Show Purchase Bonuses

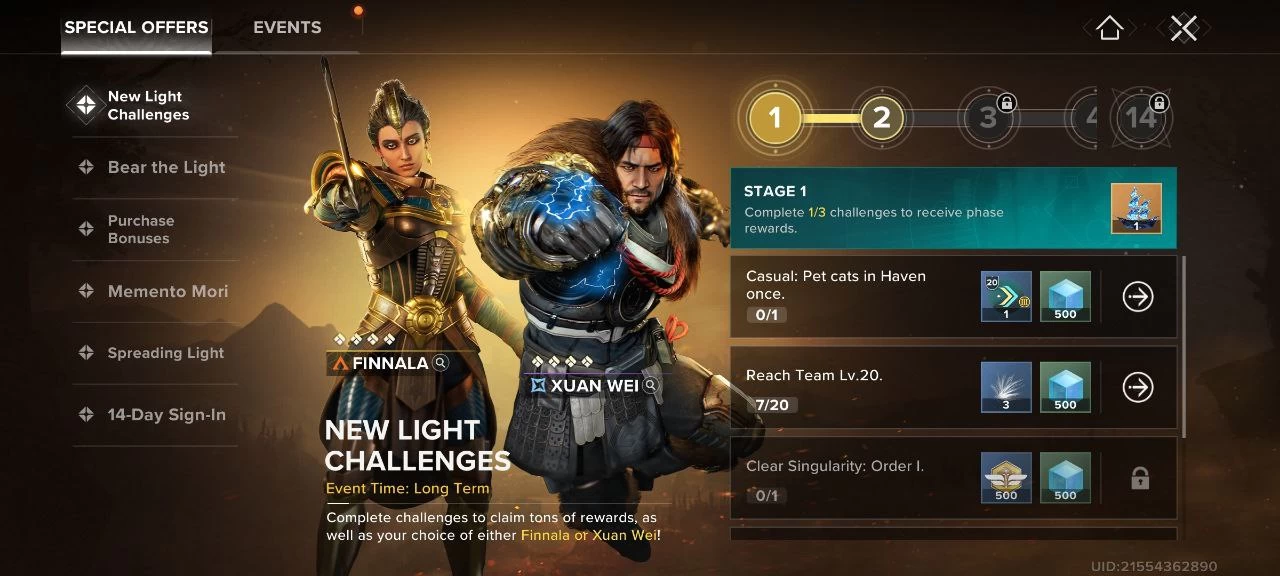[x=140, y=229]
